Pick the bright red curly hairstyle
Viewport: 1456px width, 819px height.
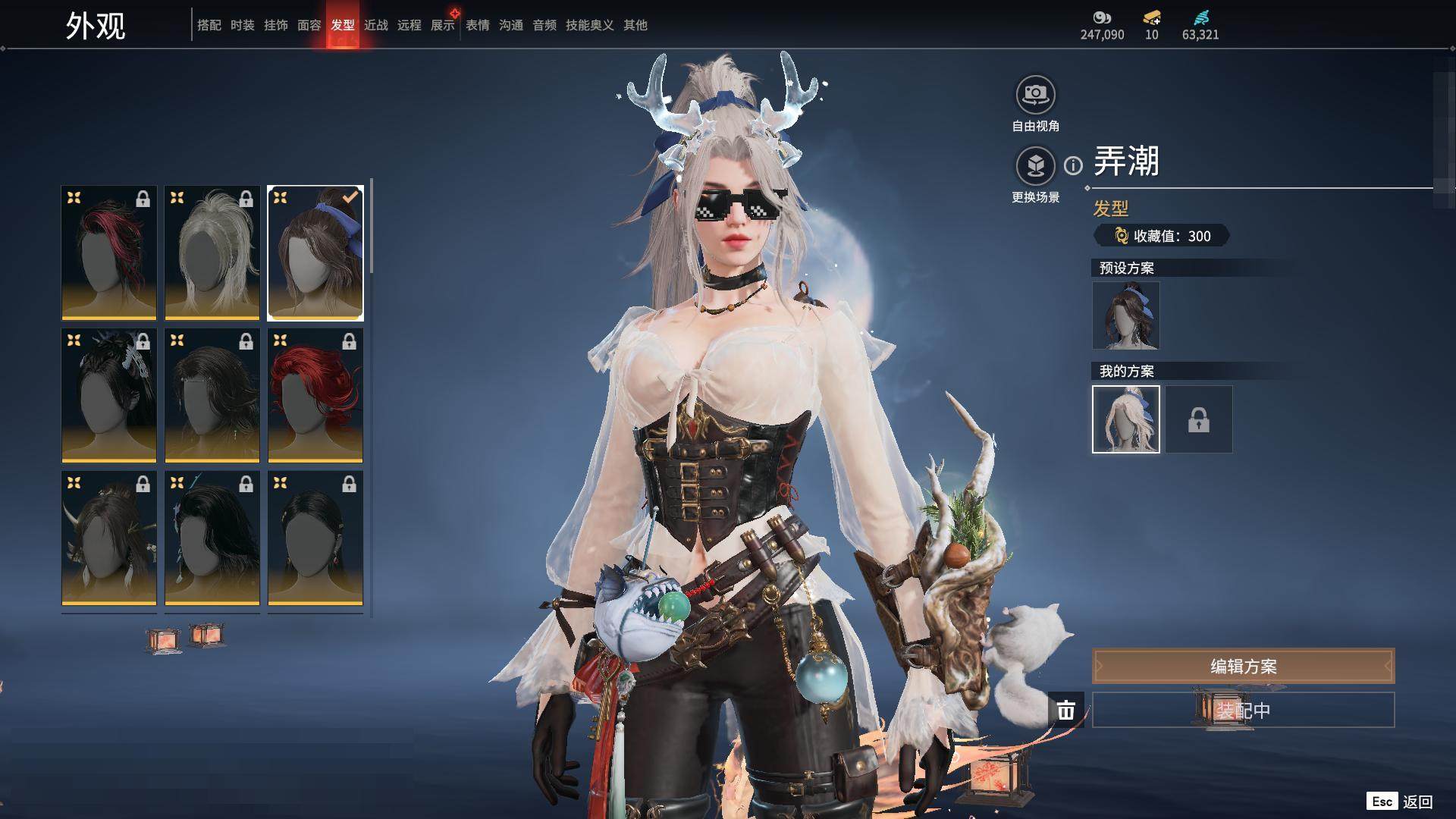315,395
